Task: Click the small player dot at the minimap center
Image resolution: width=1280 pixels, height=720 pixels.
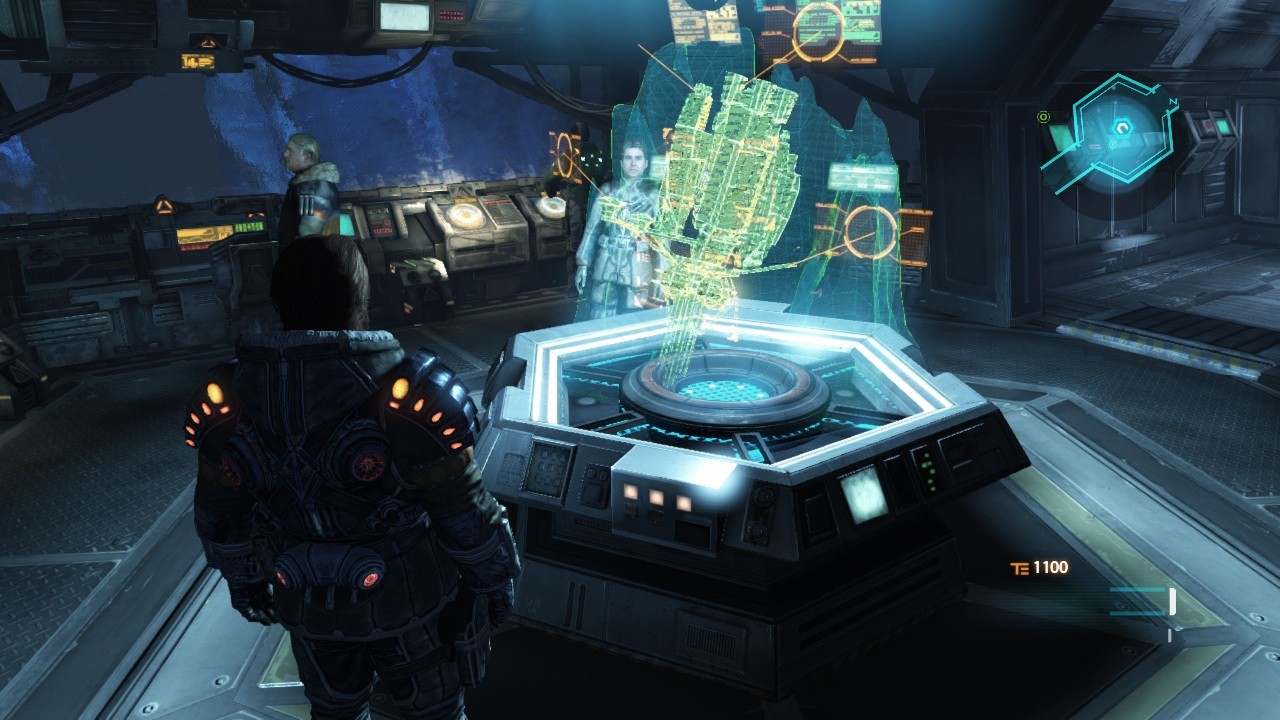Action: pos(1113,144)
